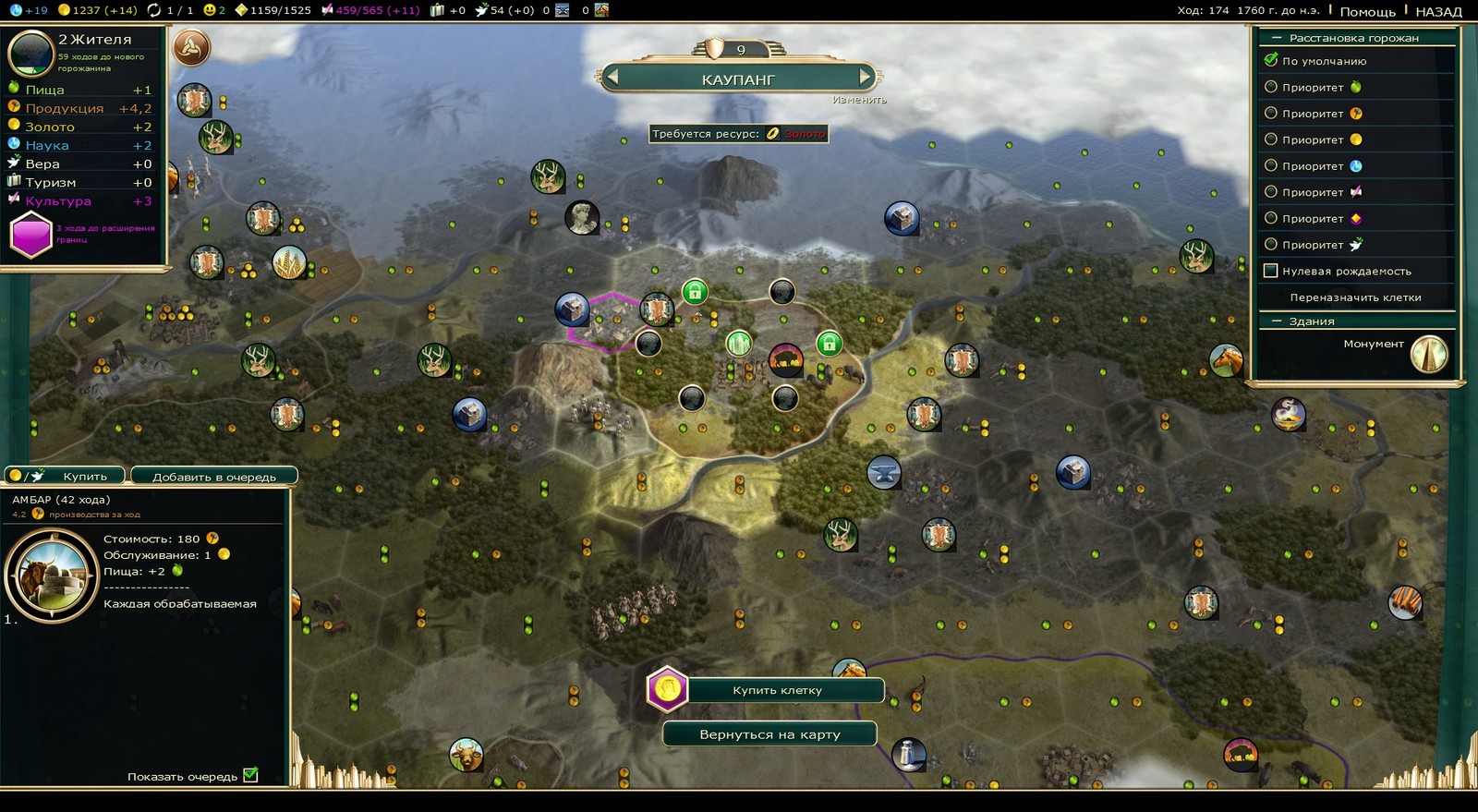Return to map with Вернуться на карту
Screen dimensions: 1478x812
point(769,734)
